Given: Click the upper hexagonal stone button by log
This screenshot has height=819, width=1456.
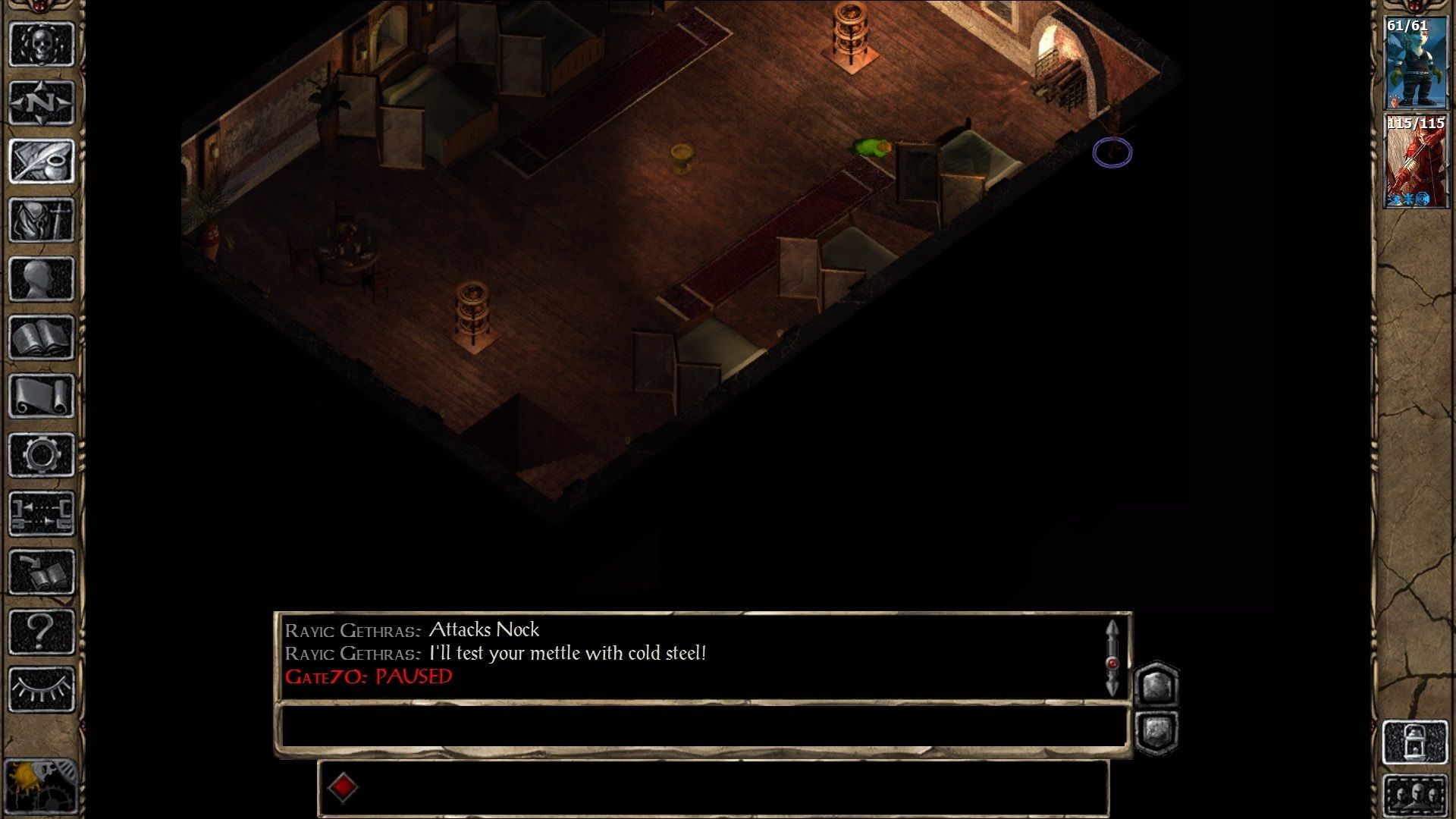Looking at the screenshot, I should [1156, 686].
